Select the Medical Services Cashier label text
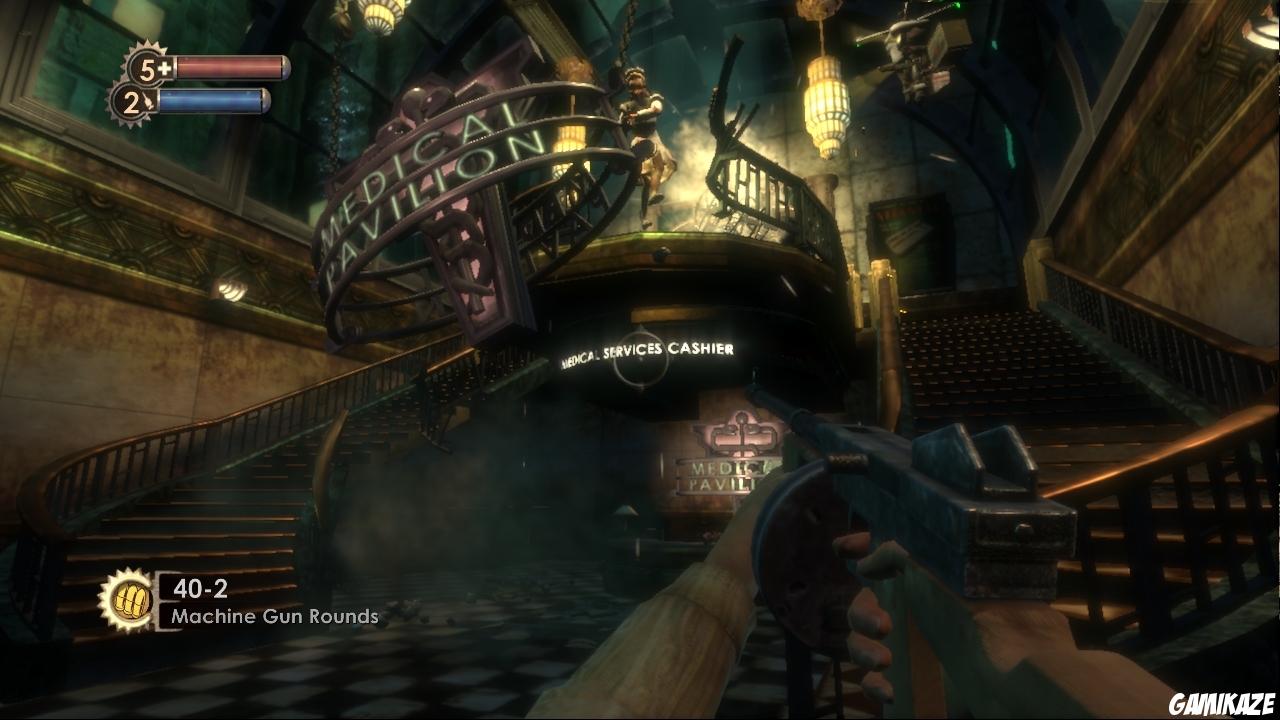 [646, 352]
